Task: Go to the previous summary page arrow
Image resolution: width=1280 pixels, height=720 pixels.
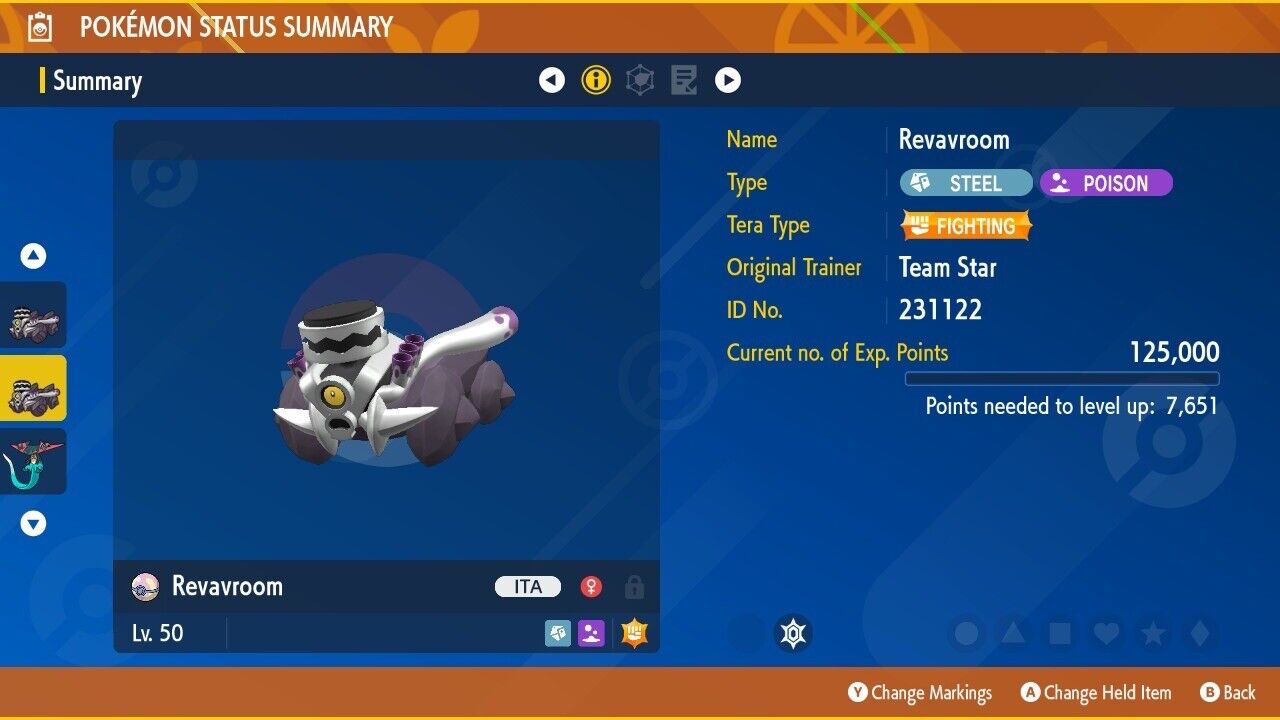Action: (552, 80)
